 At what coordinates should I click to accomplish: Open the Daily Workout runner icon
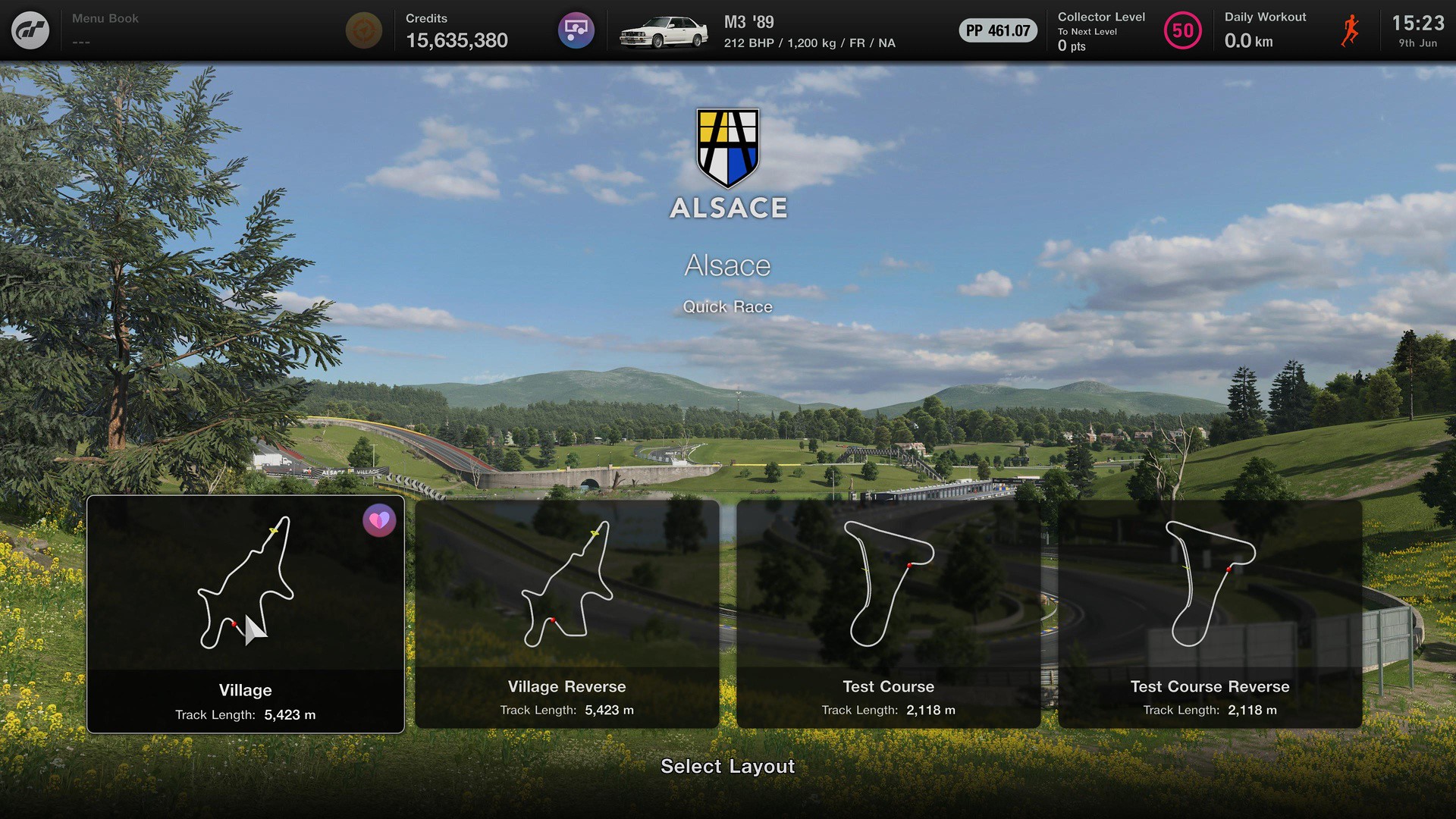(1350, 30)
